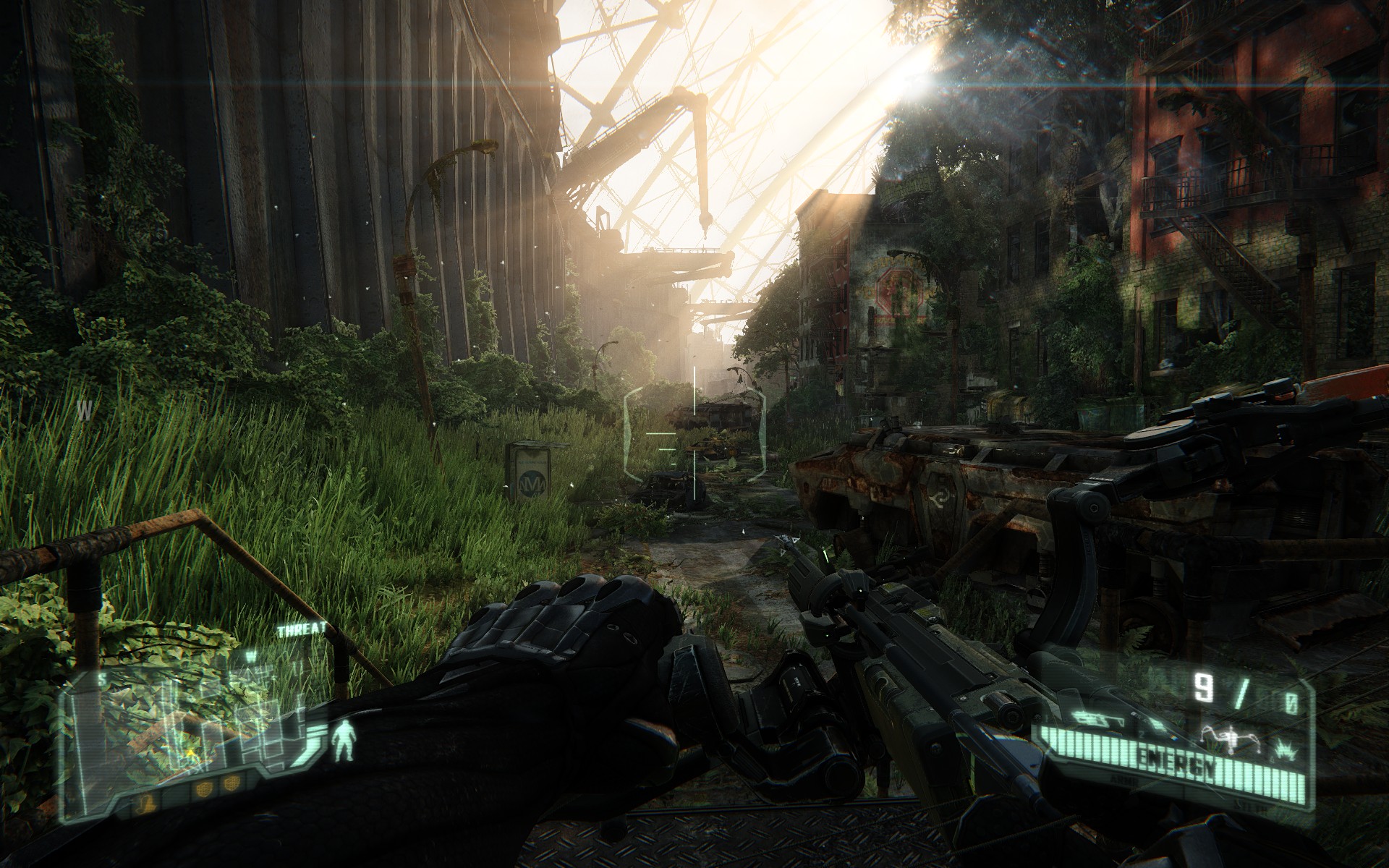The image size is (1389, 868).
Task: Click the bell alert icon under minimap
Action: click(145, 803)
